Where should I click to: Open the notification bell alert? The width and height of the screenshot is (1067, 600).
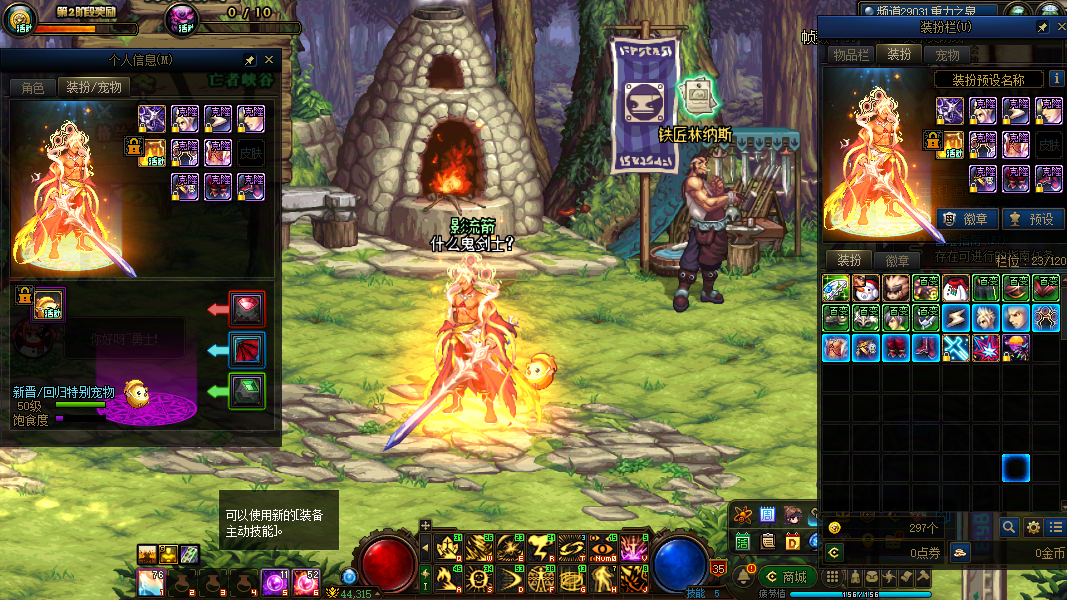click(744, 577)
